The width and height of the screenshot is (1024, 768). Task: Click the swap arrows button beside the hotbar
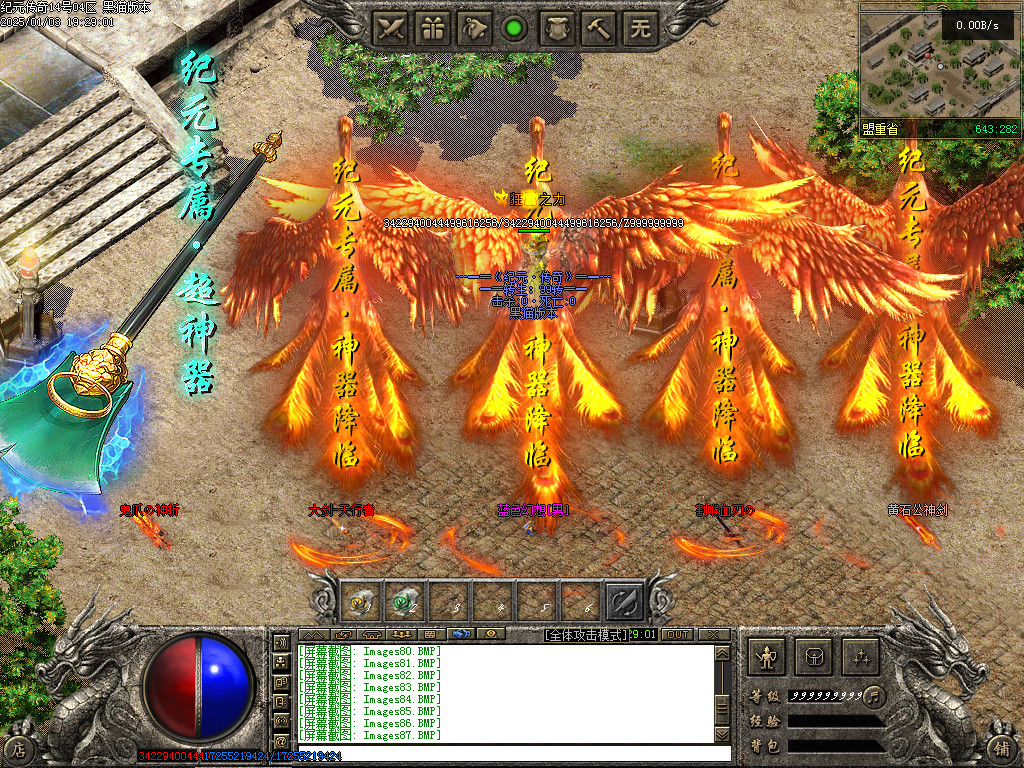tap(625, 602)
